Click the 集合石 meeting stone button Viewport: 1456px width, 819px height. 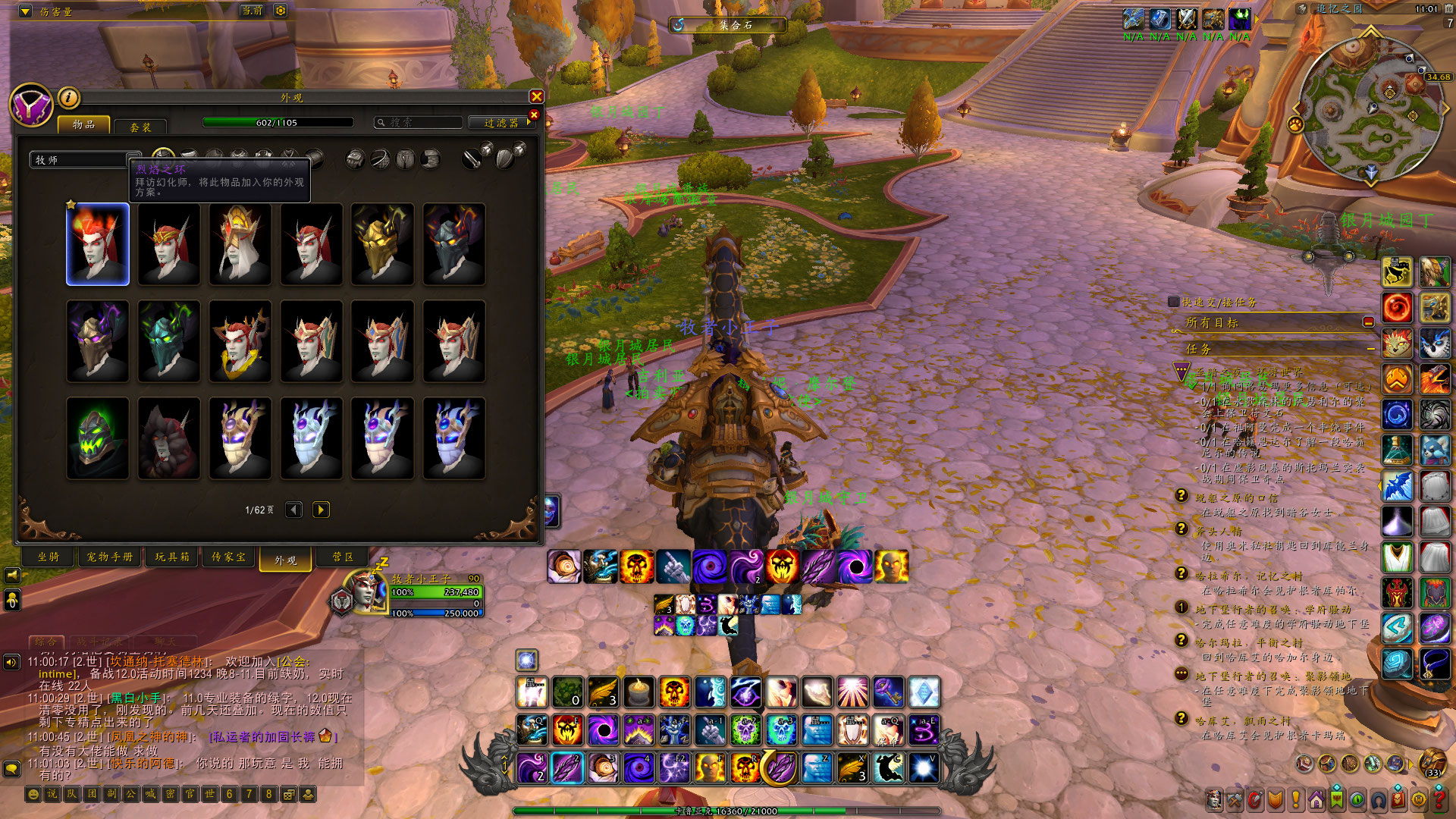728,25
